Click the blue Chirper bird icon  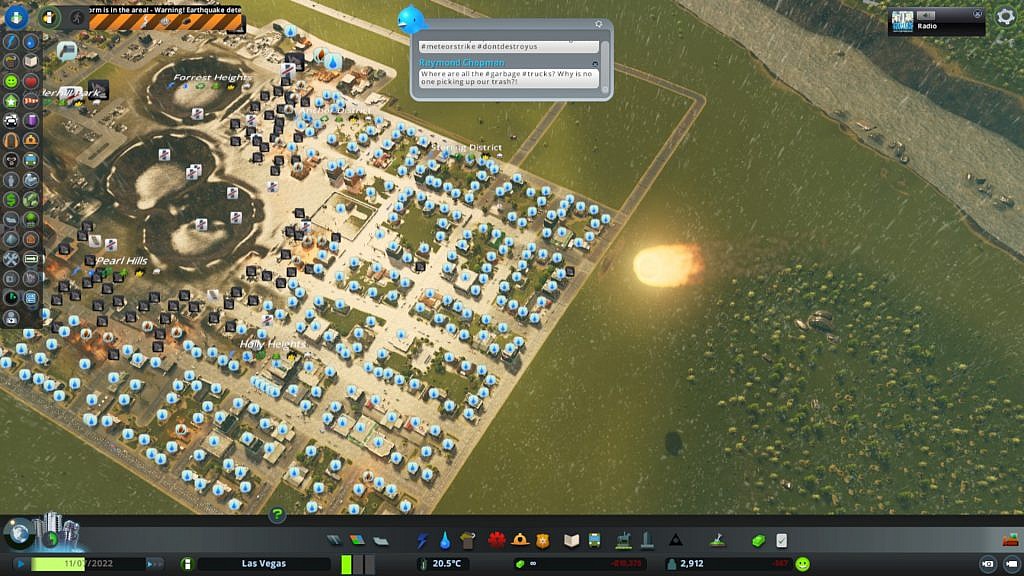[411, 19]
